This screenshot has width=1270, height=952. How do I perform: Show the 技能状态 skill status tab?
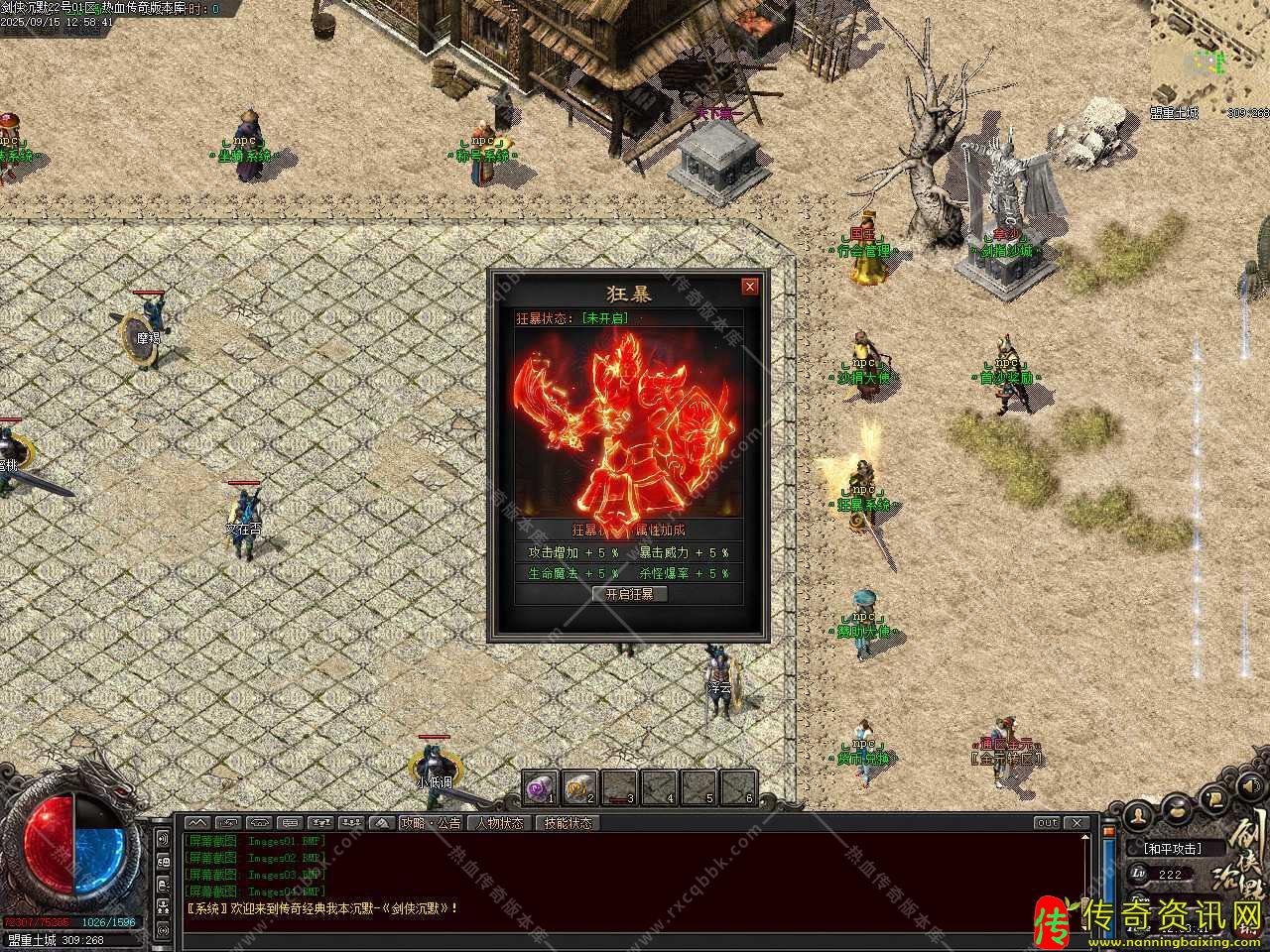click(x=569, y=823)
